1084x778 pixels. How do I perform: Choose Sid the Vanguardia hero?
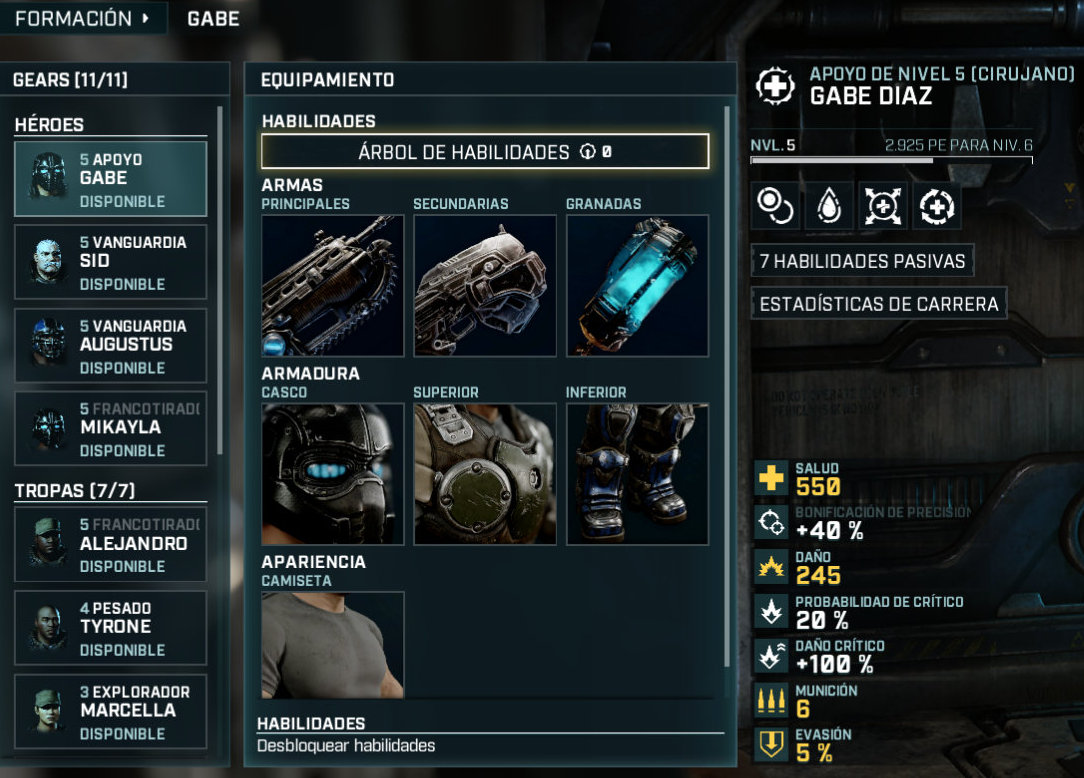(110, 262)
